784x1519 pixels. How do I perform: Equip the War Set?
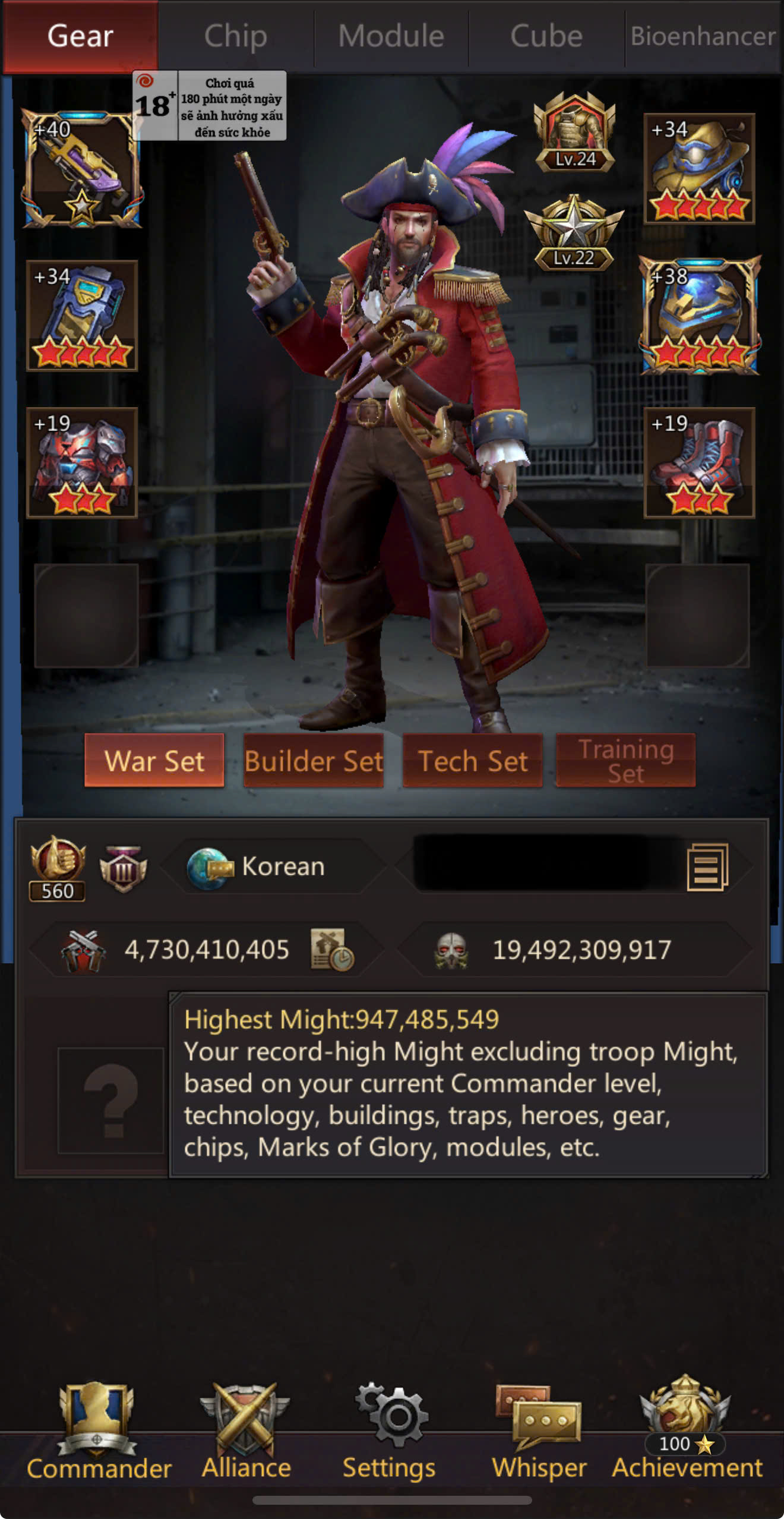click(154, 761)
